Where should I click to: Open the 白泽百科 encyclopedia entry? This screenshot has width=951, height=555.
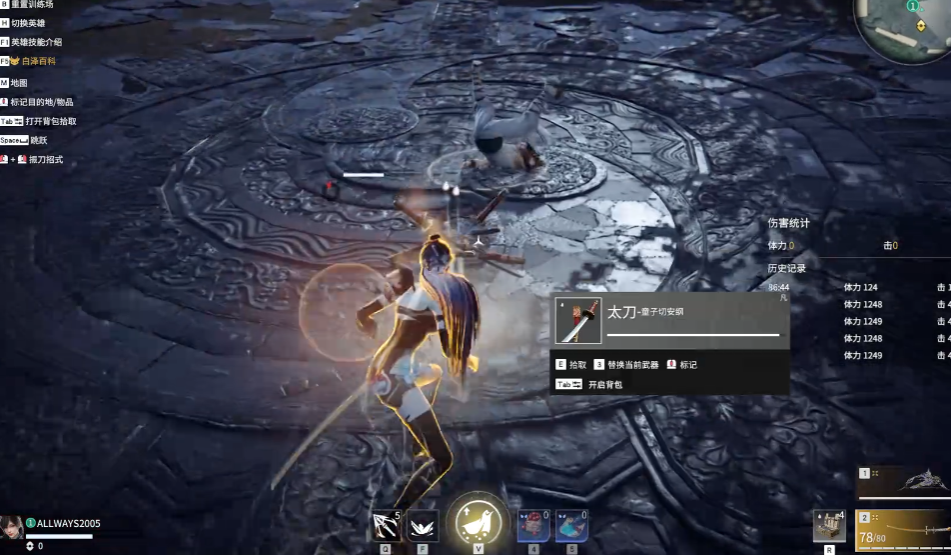[38, 61]
